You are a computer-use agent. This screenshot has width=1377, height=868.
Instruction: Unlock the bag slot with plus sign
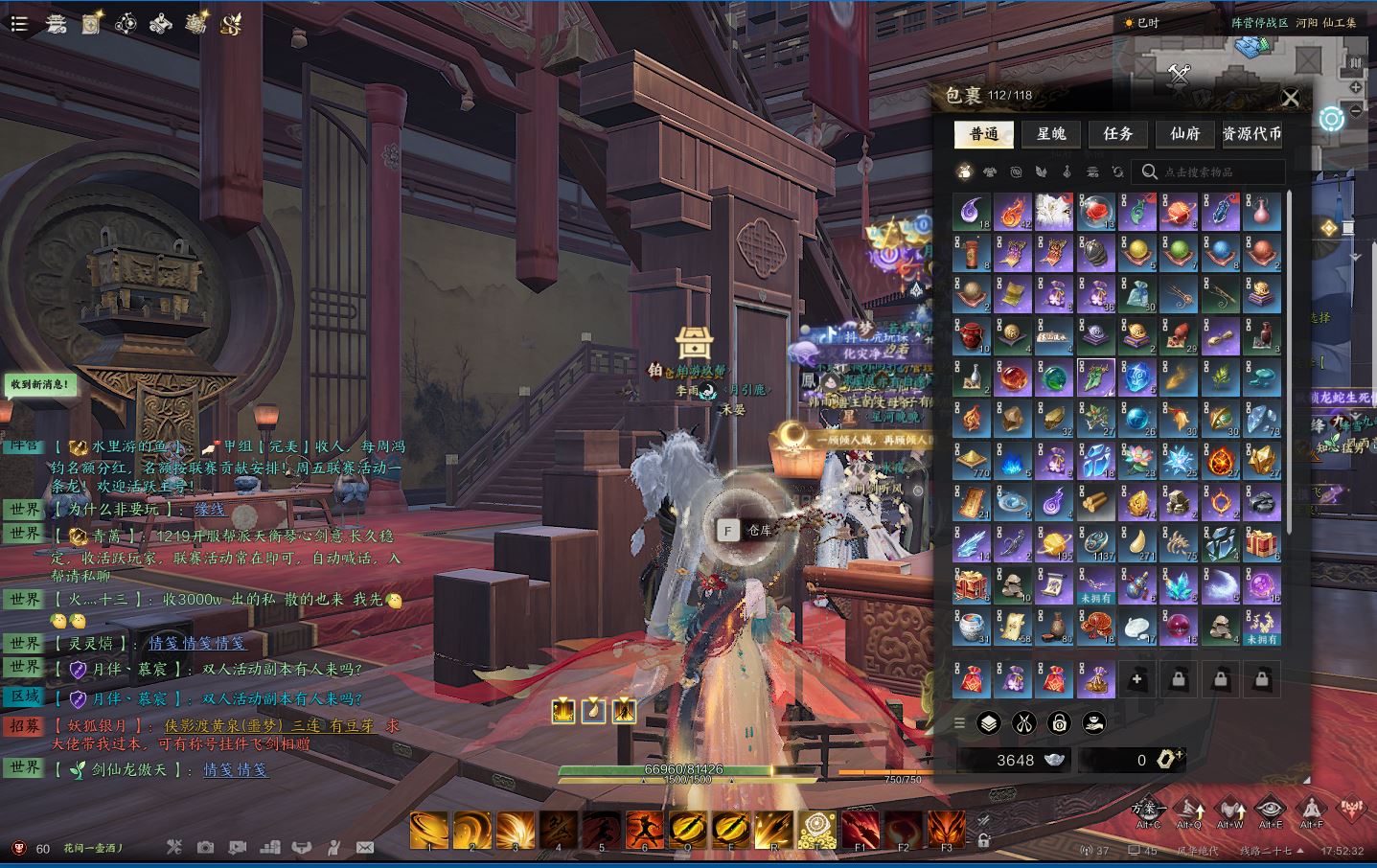point(1137,680)
